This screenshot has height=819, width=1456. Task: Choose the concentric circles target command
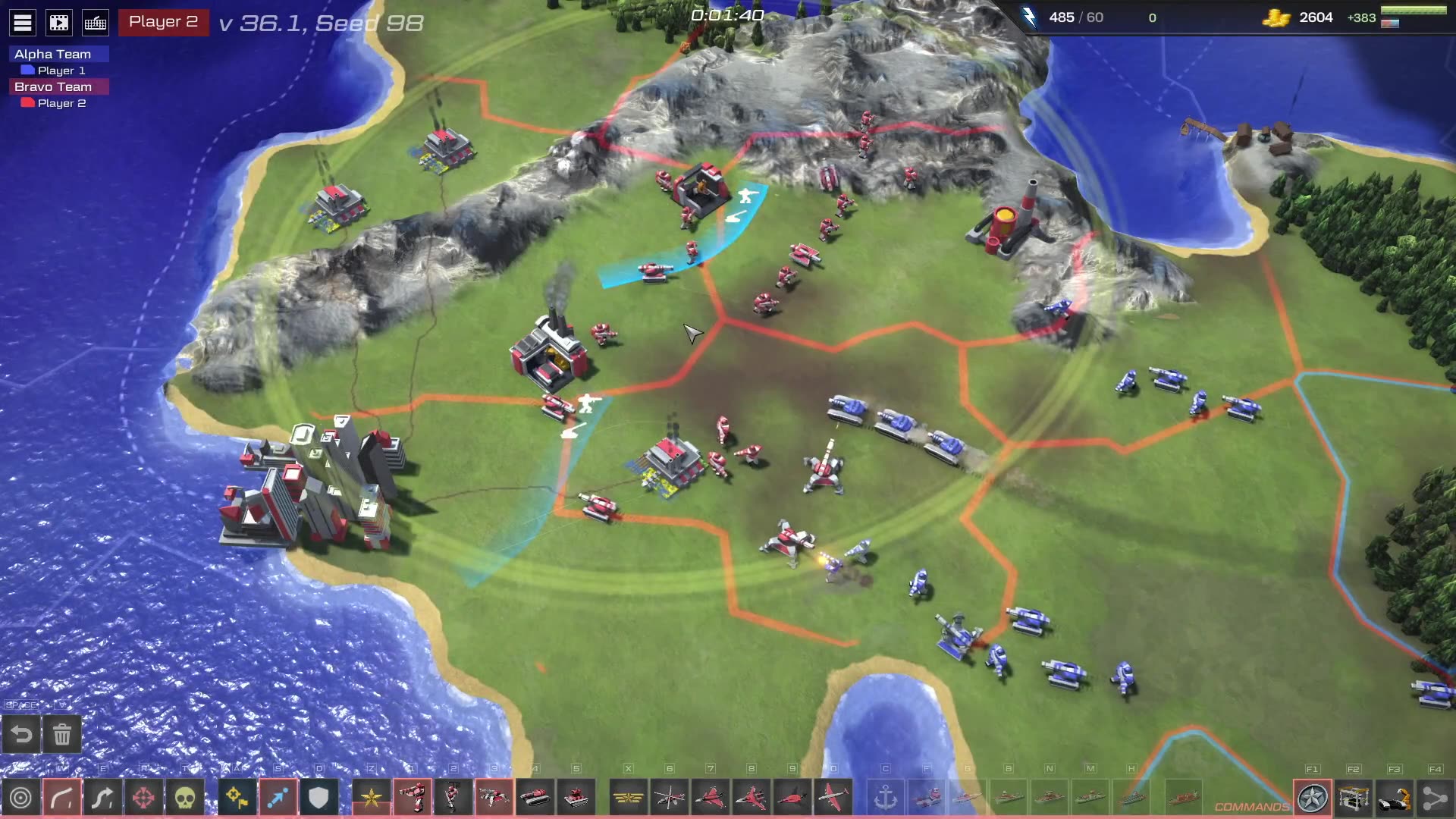coord(21,798)
